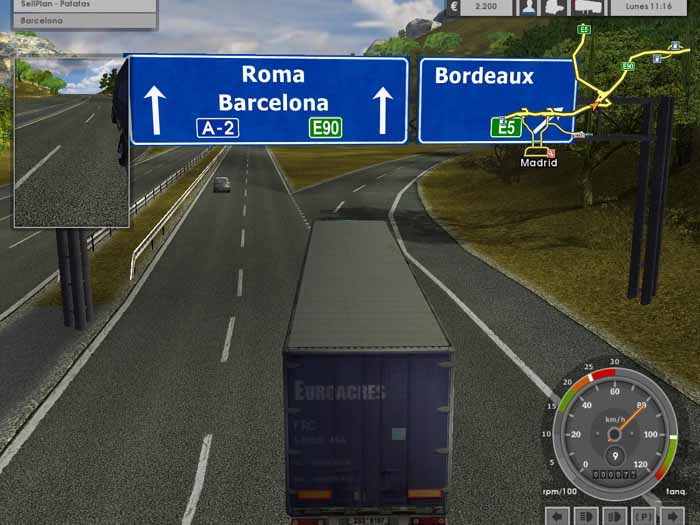Open the driver profile icon
The image size is (700, 525).
coord(527,7)
